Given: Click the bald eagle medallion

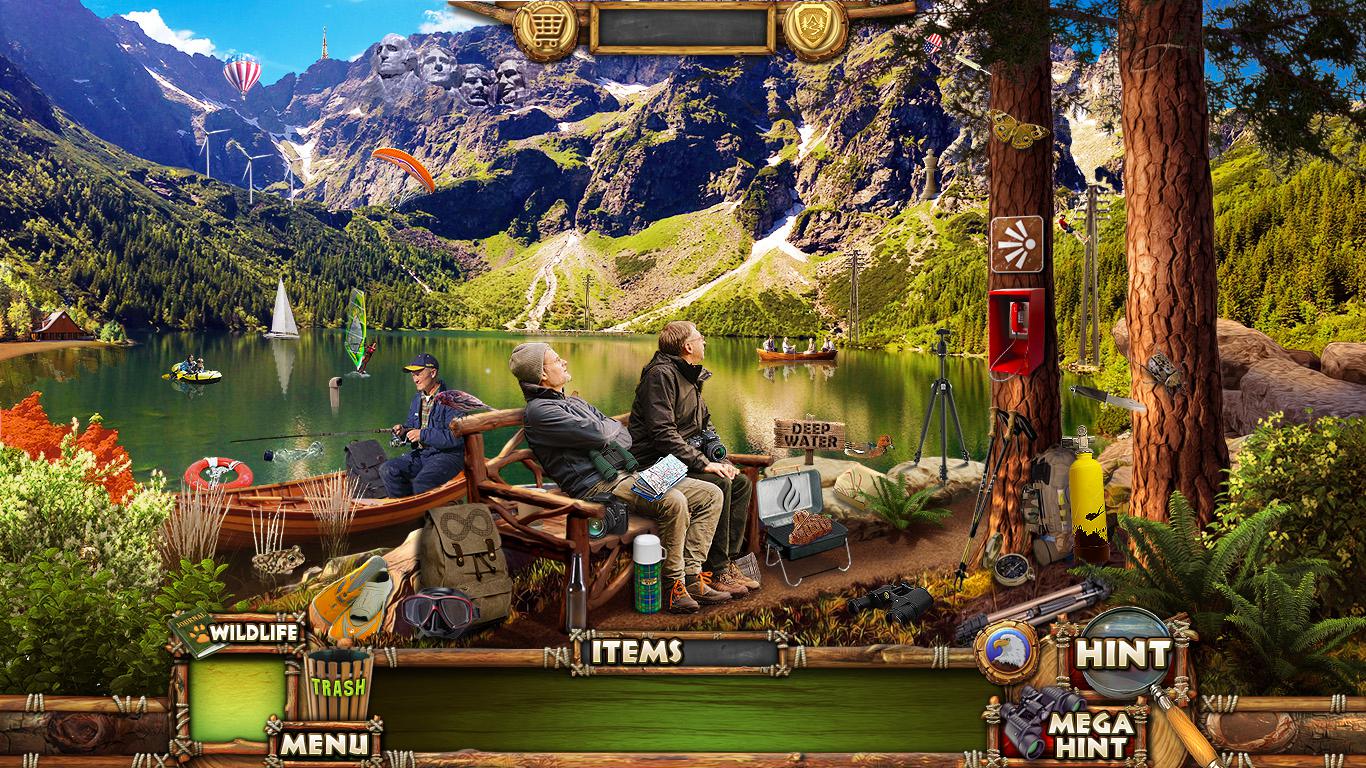Looking at the screenshot, I should (x=1006, y=652).
